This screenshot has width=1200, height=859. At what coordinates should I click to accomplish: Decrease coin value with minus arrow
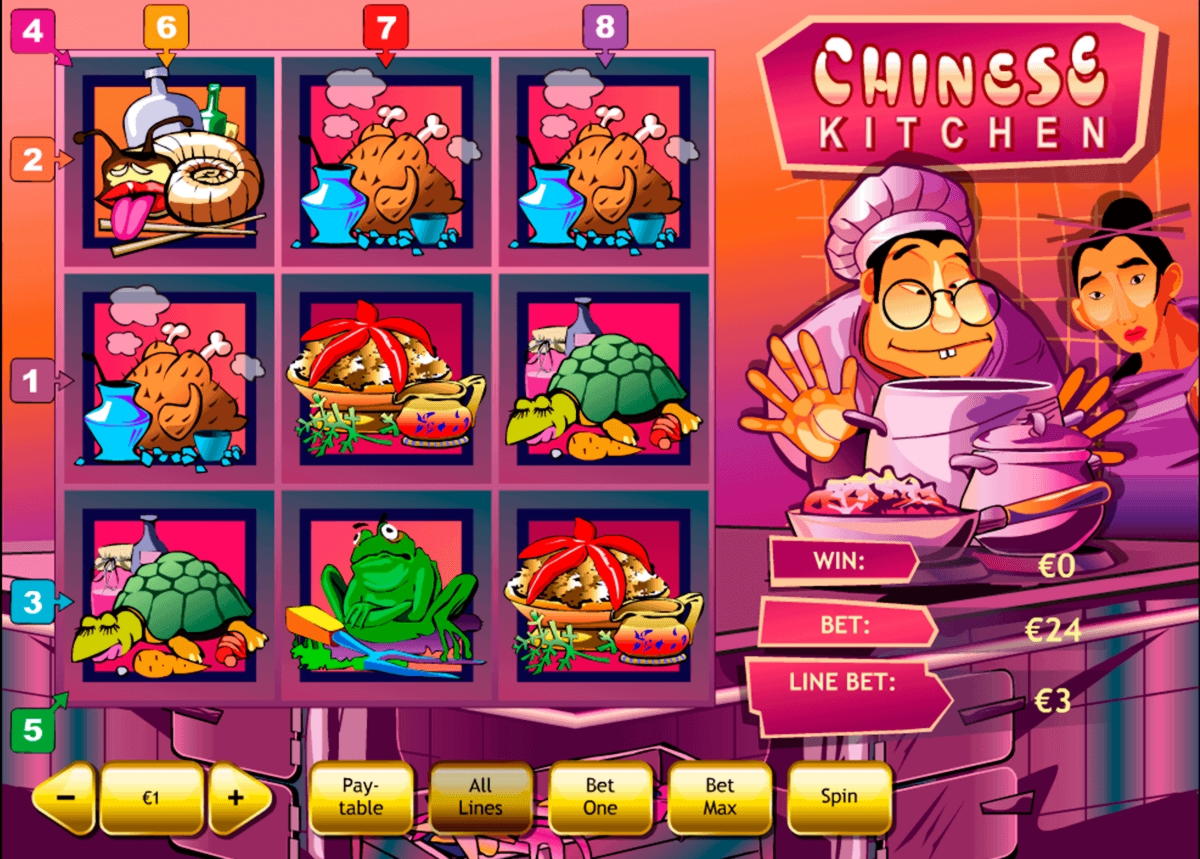coord(65,798)
